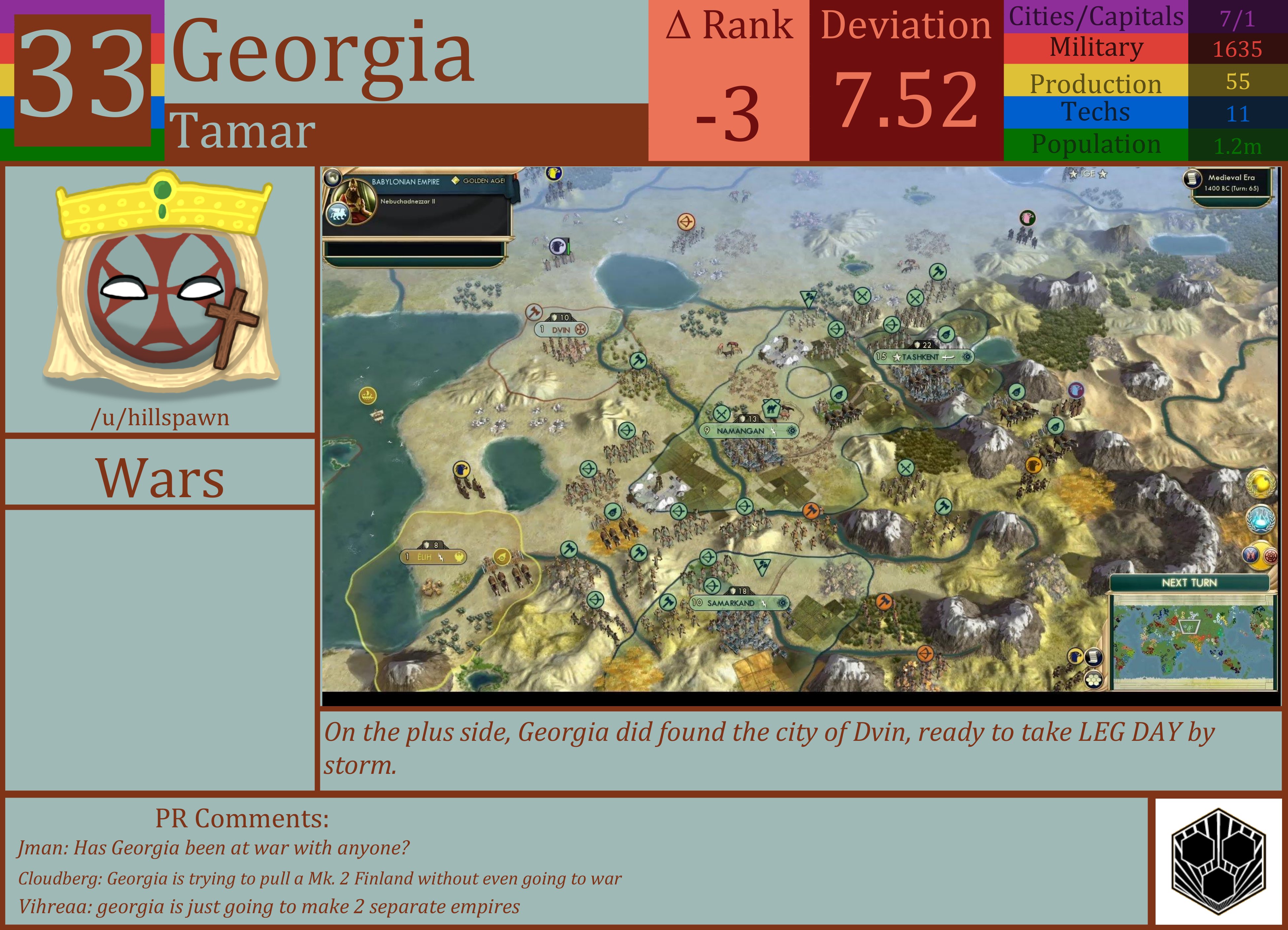1288x930 pixels.
Task: Open the notification log scroll icon by the minimap
Action: 1094,658
